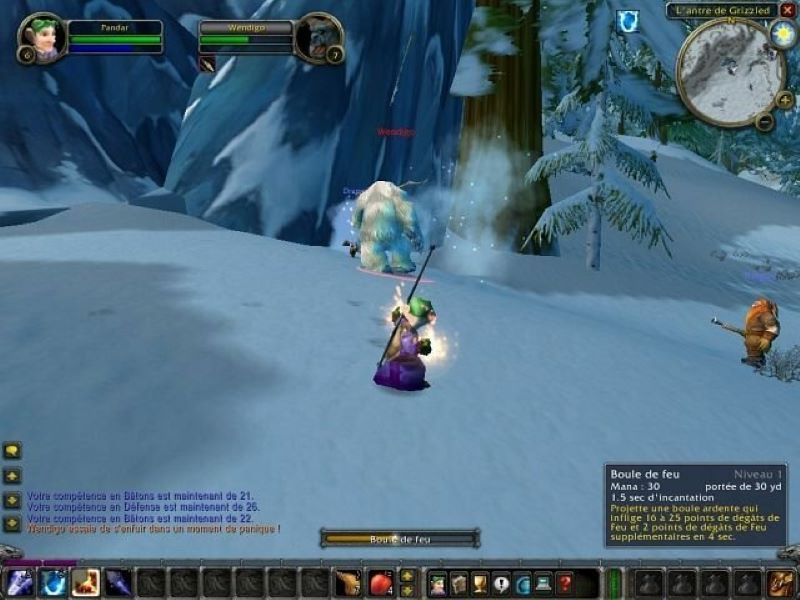Select the Wendigo target portrait
This screenshot has height=600, width=800.
click(319, 38)
